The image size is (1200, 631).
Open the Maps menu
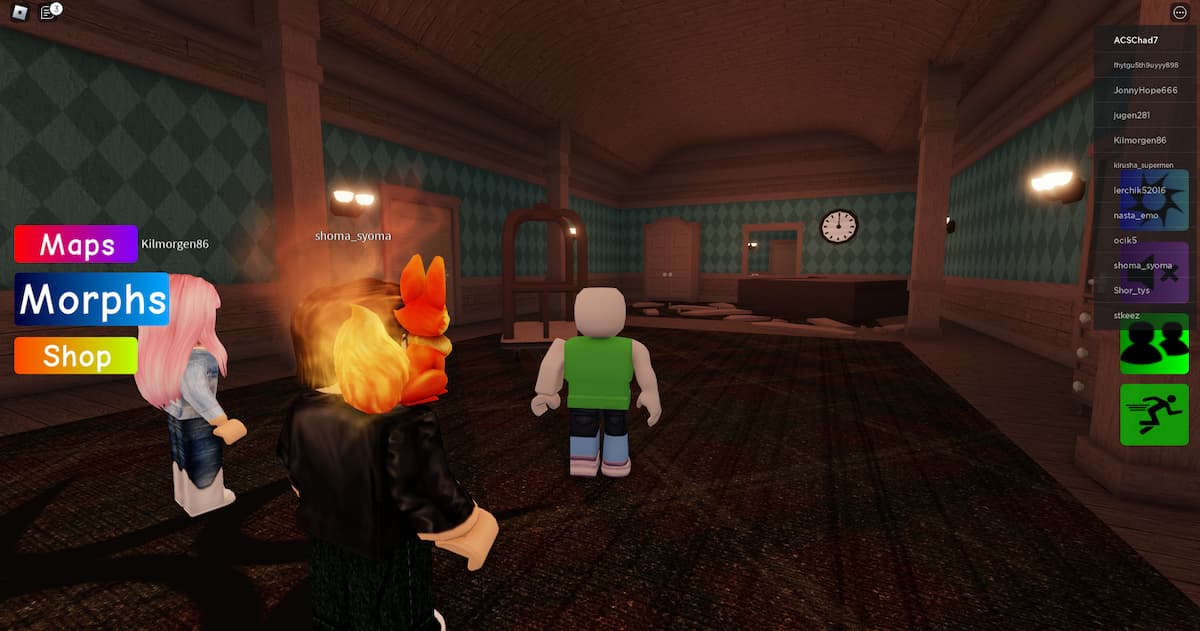(76, 244)
